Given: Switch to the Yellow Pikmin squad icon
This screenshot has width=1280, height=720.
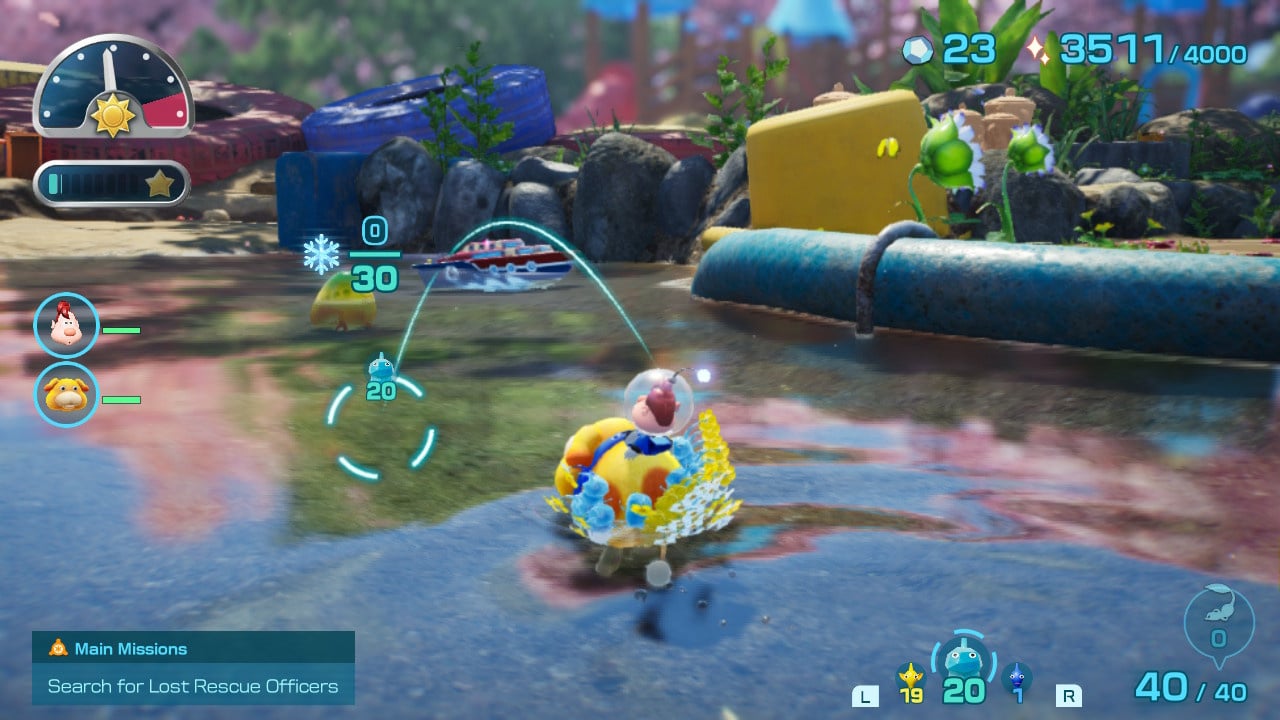Looking at the screenshot, I should (910, 678).
